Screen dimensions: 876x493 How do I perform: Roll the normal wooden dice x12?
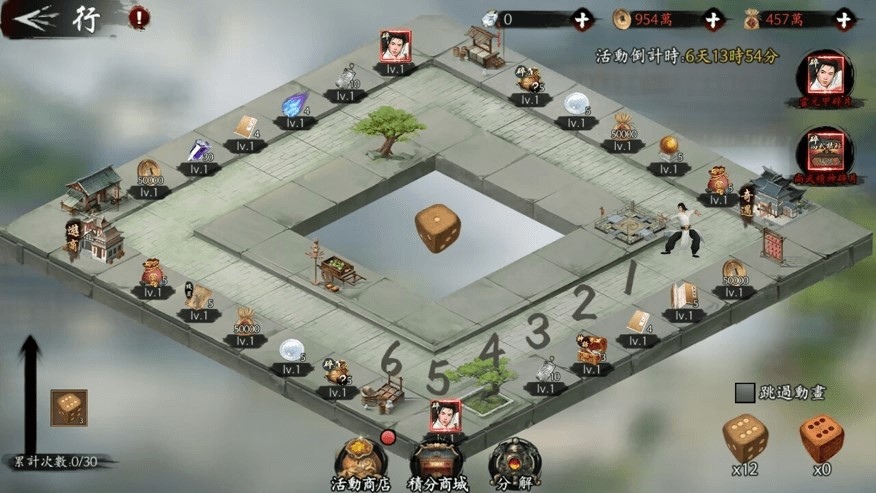(745, 439)
